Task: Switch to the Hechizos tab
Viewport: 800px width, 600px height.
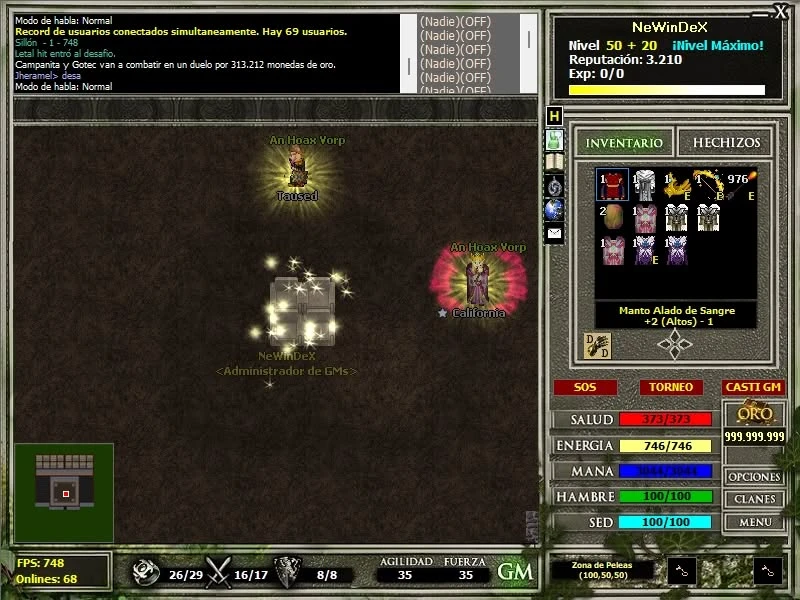Action: click(726, 143)
